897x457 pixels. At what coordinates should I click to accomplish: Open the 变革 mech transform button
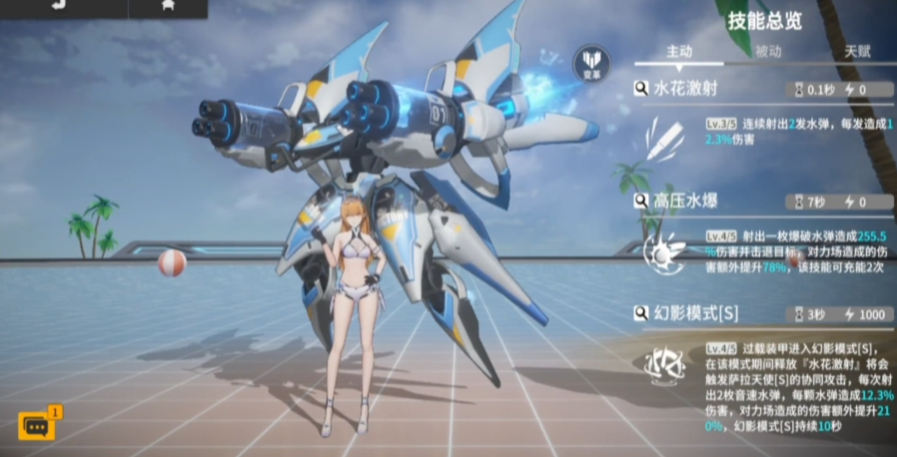tap(590, 63)
